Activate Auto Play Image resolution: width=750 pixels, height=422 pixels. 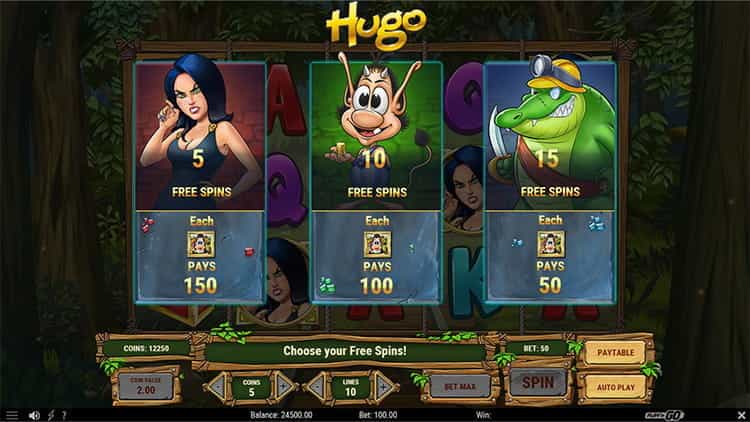coord(614,385)
